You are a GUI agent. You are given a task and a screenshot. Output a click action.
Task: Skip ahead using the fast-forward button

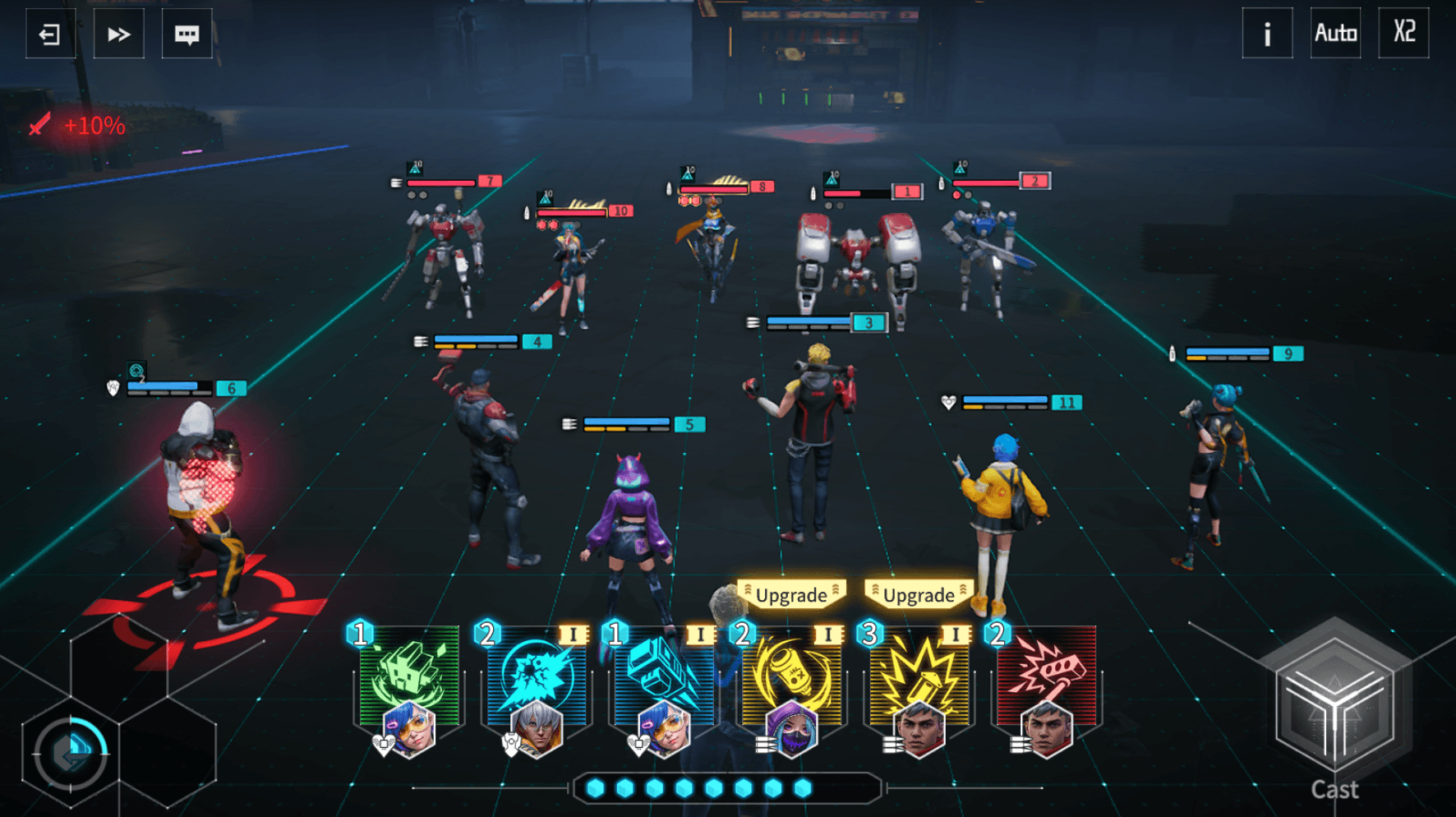click(118, 34)
